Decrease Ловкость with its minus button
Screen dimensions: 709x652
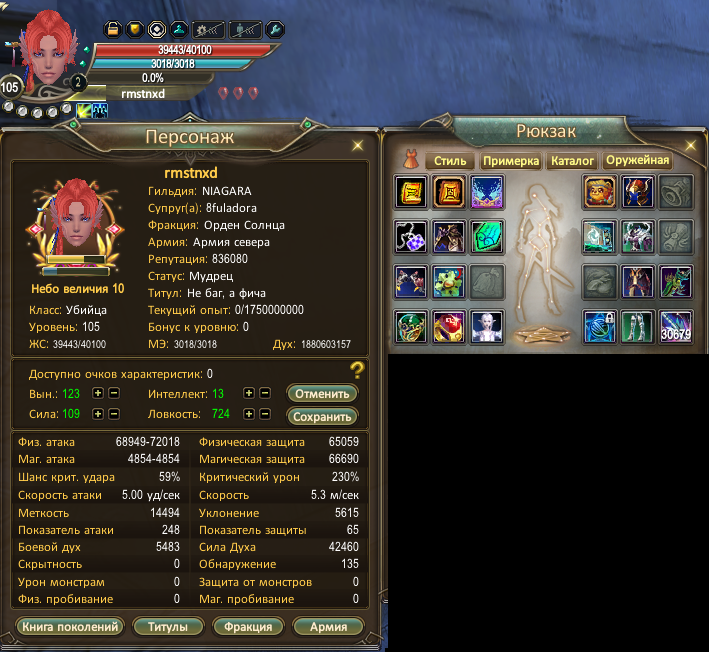tap(265, 414)
